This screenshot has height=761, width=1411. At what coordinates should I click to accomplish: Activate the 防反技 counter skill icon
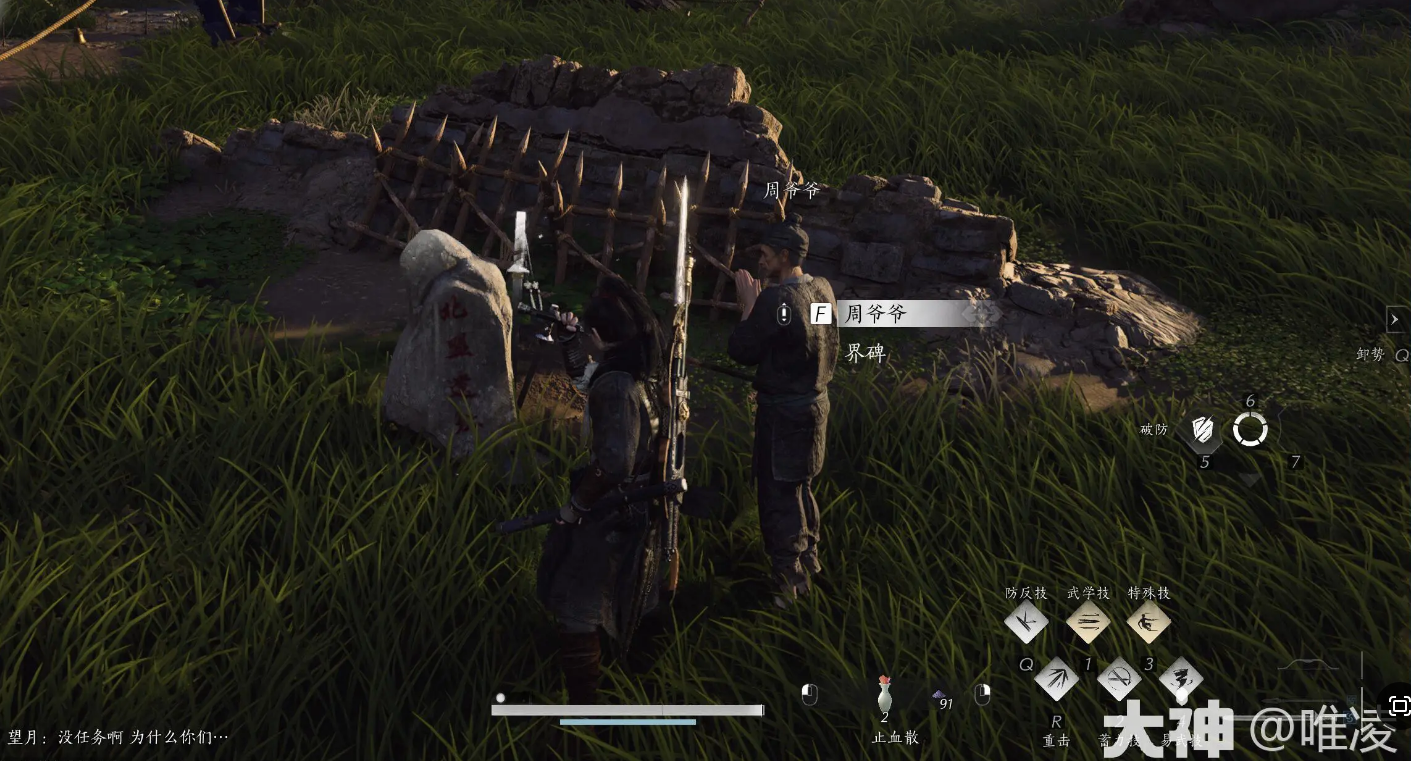click(x=1026, y=623)
